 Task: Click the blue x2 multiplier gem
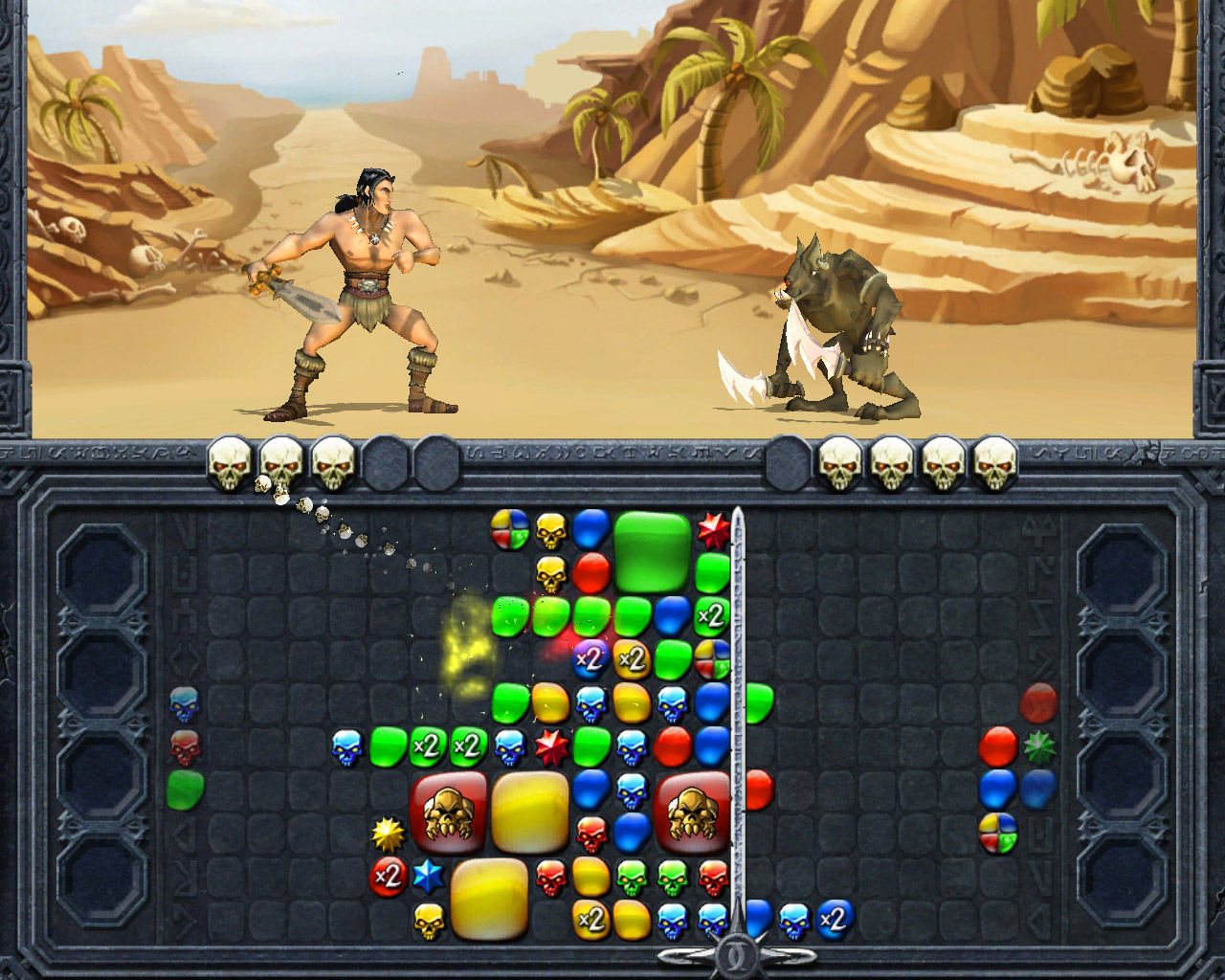[835, 919]
